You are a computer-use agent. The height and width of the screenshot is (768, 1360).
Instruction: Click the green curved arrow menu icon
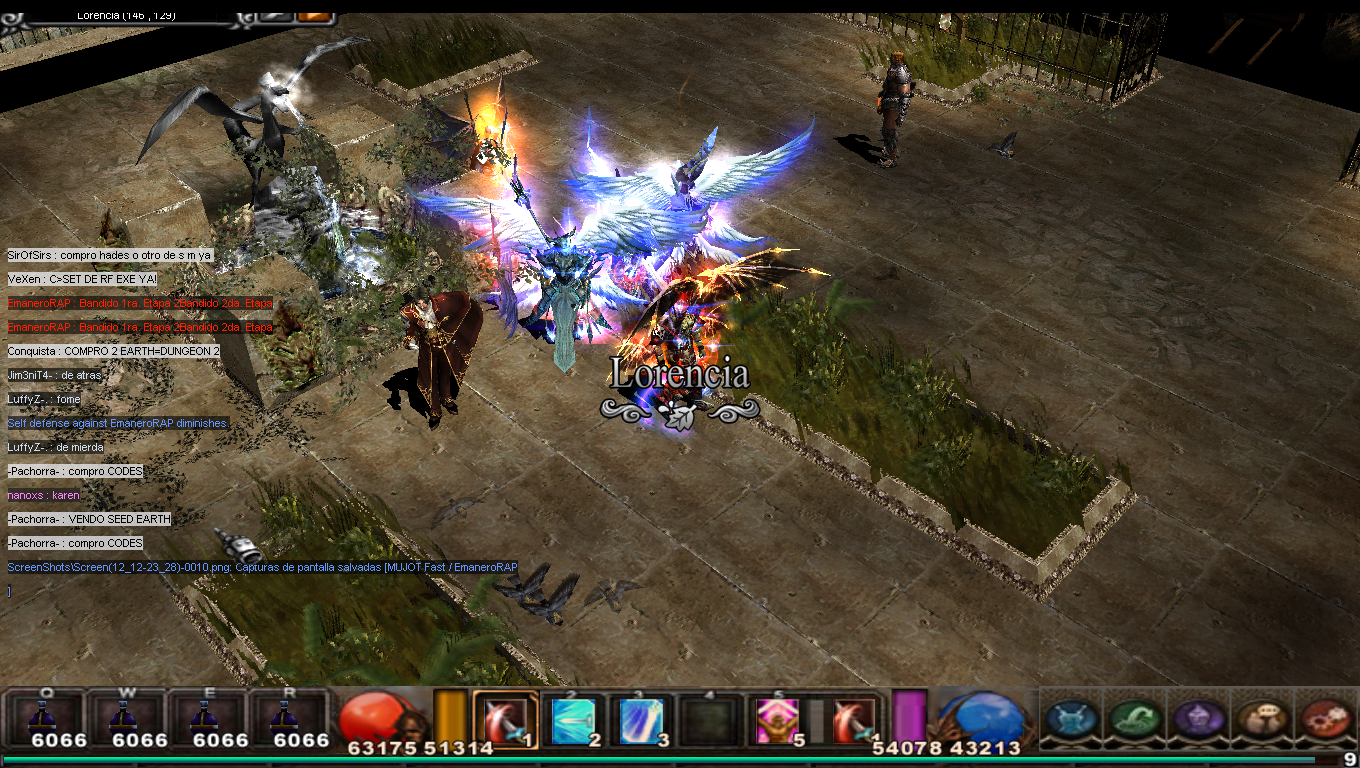(1135, 718)
